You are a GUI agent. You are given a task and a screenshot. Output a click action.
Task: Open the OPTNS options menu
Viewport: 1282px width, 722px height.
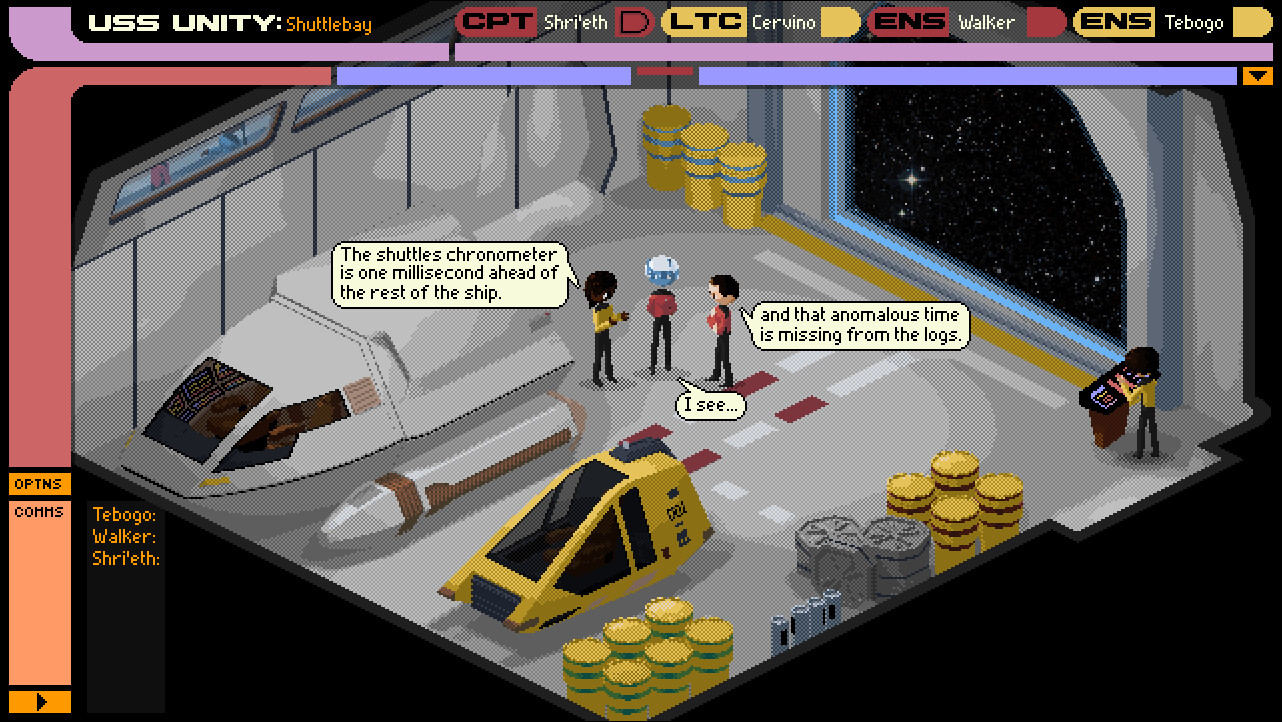(x=39, y=484)
